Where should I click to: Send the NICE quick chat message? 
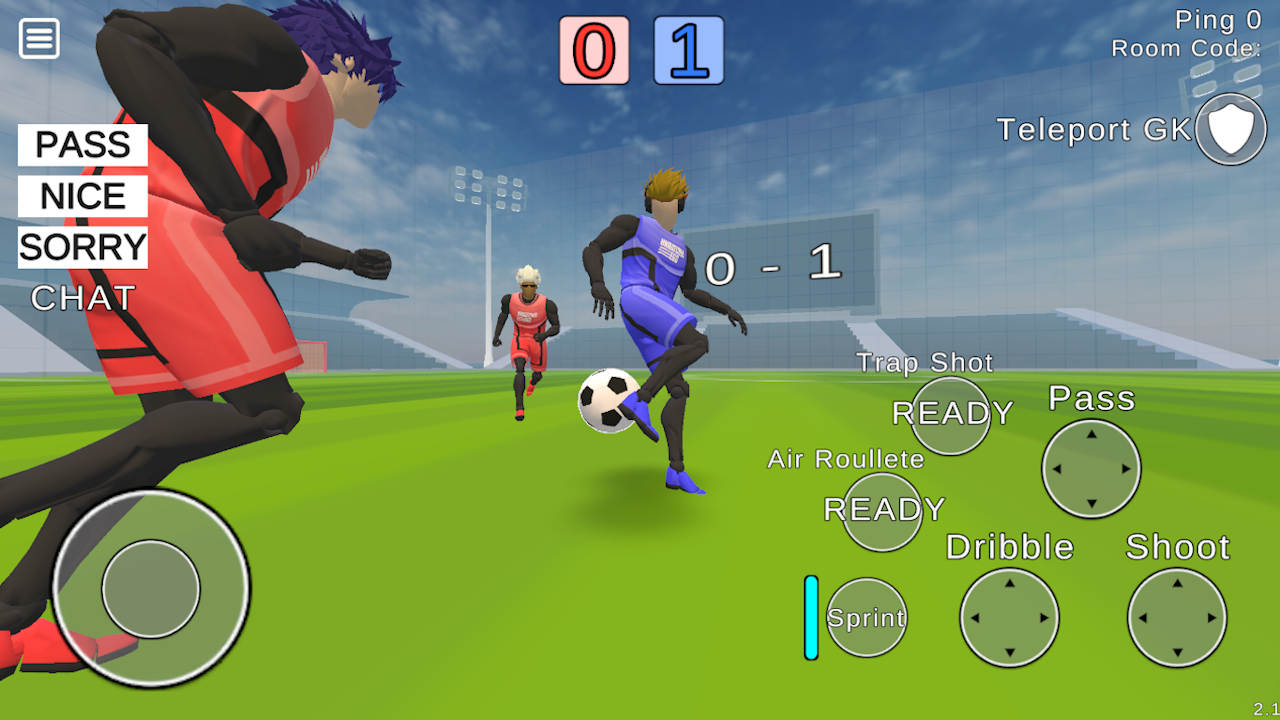click(x=81, y=196)
